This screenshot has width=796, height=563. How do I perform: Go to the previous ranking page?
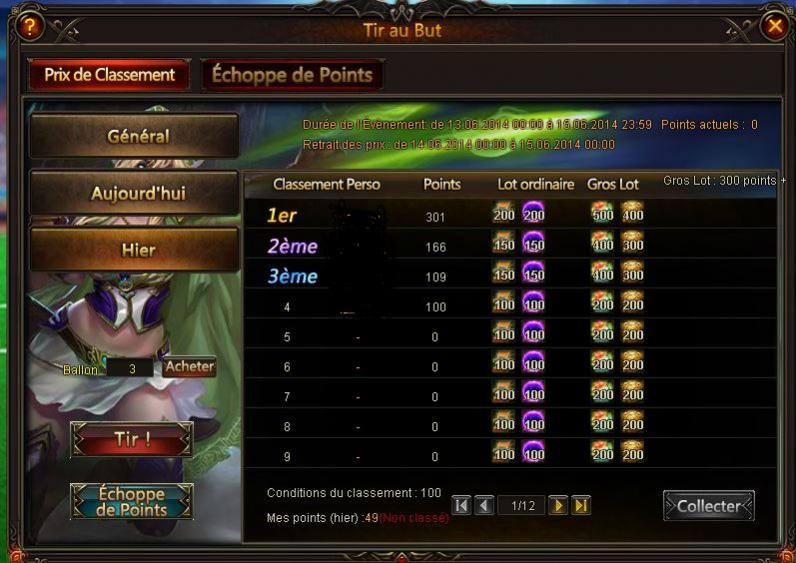pyautogui.click(x=484, y=506)
